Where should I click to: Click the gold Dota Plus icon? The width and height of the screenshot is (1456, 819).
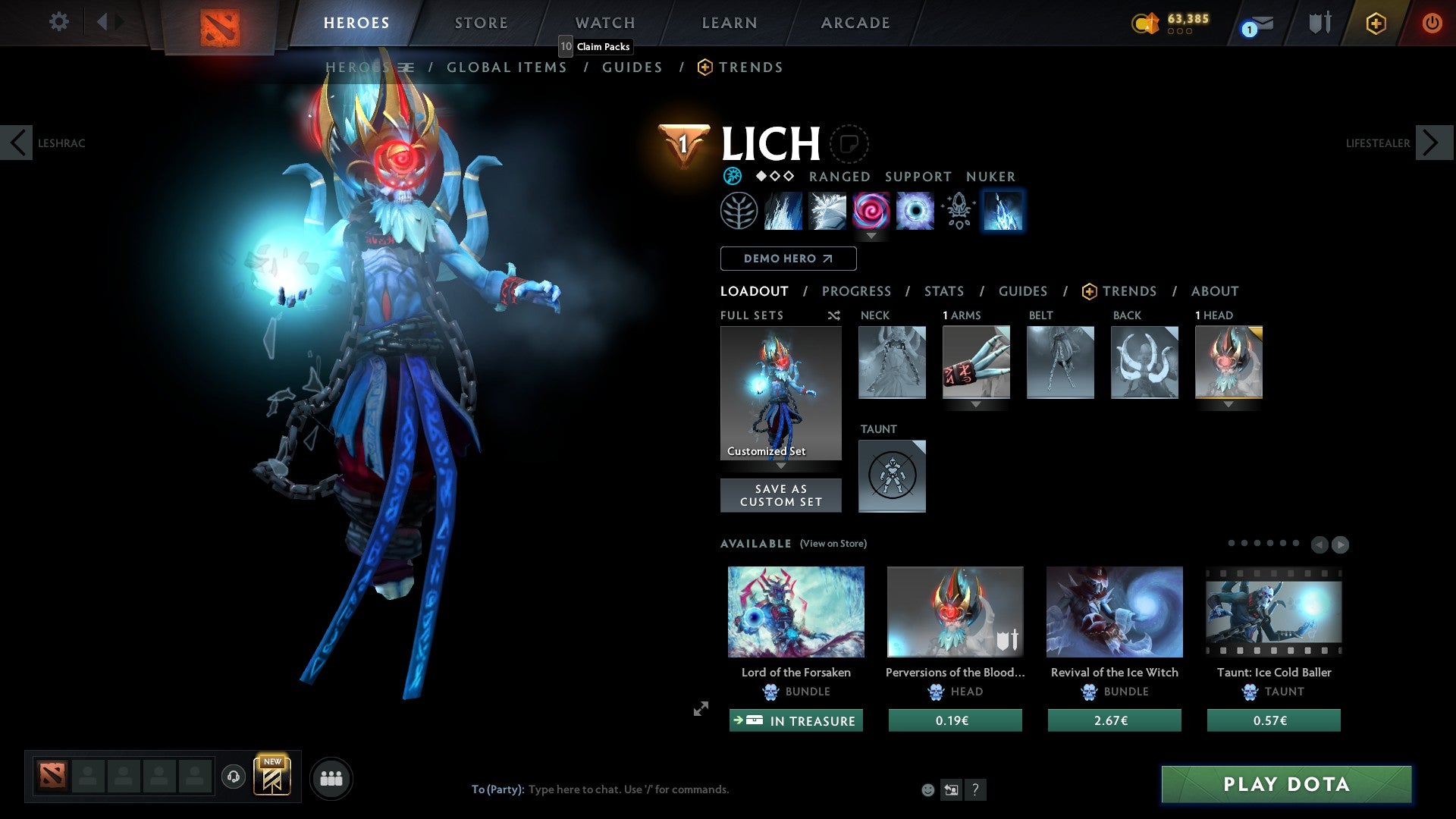[1376, 23]
